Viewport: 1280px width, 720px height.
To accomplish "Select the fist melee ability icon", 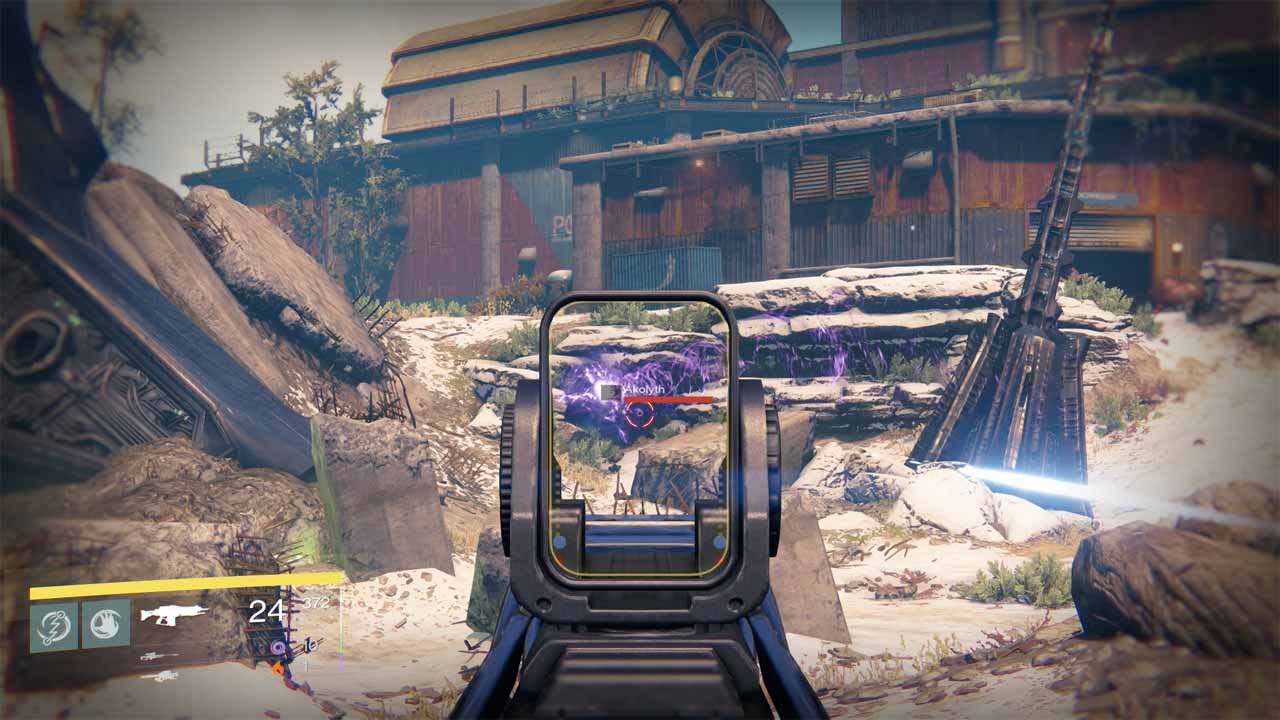I will (x=105, y=626).
